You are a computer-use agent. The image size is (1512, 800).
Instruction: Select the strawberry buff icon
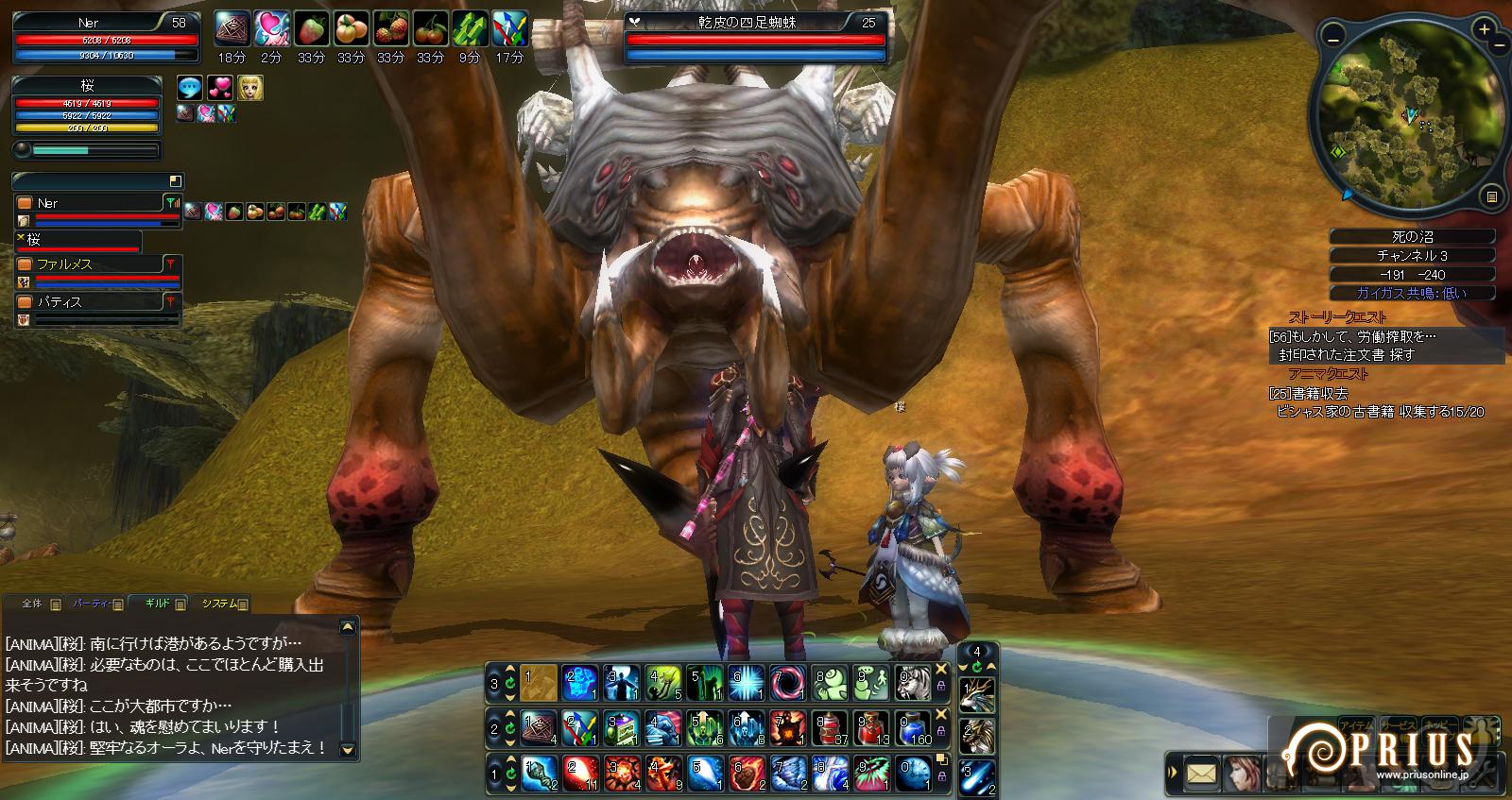point(311,29)
